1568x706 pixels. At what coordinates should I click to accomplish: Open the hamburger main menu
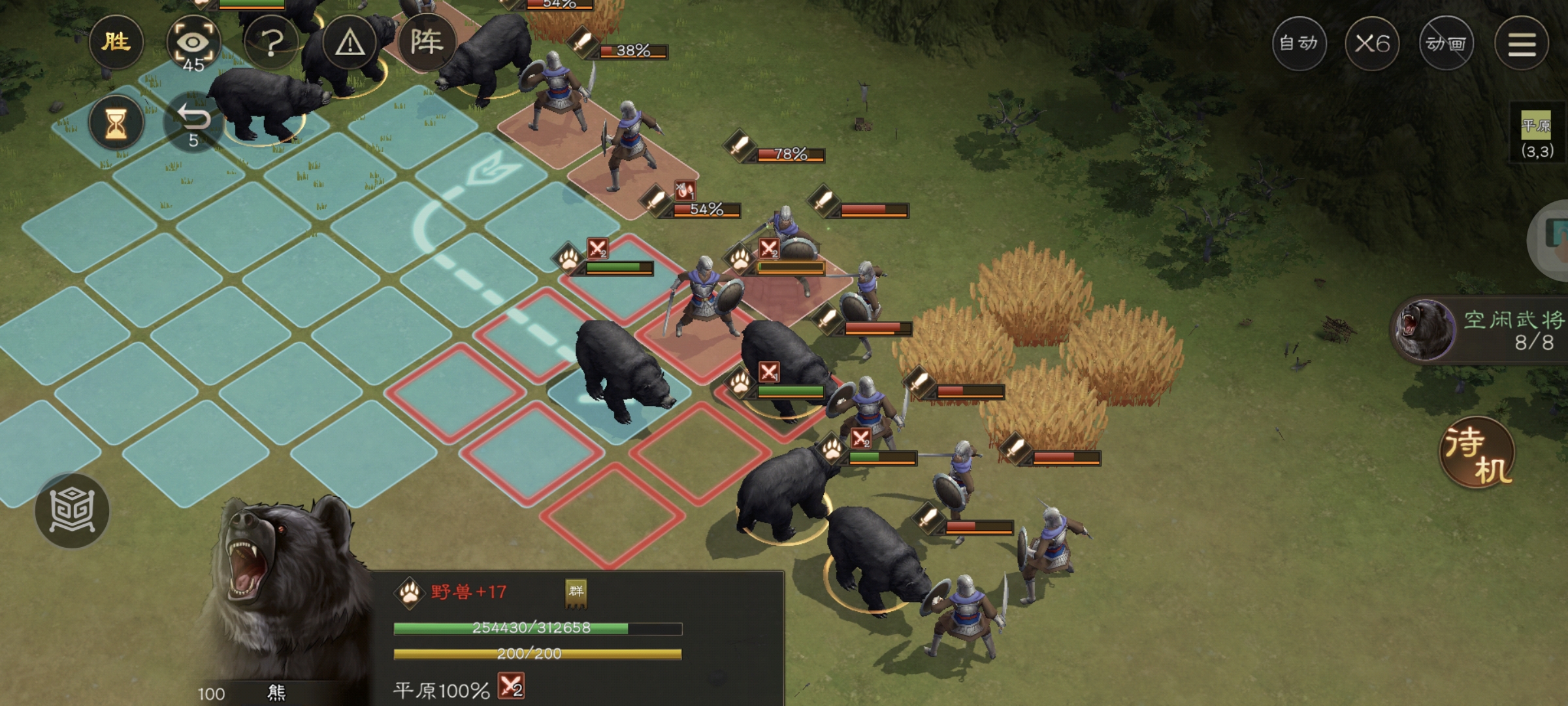[x=1522, y=44]
